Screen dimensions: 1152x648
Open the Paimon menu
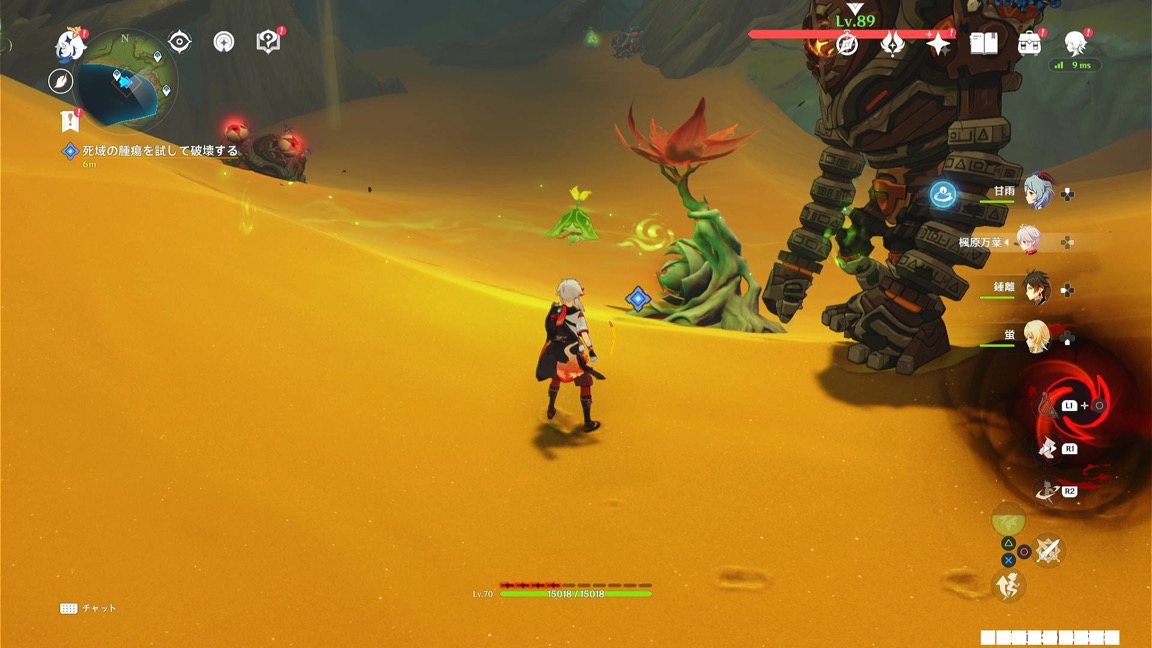point(71,44)
